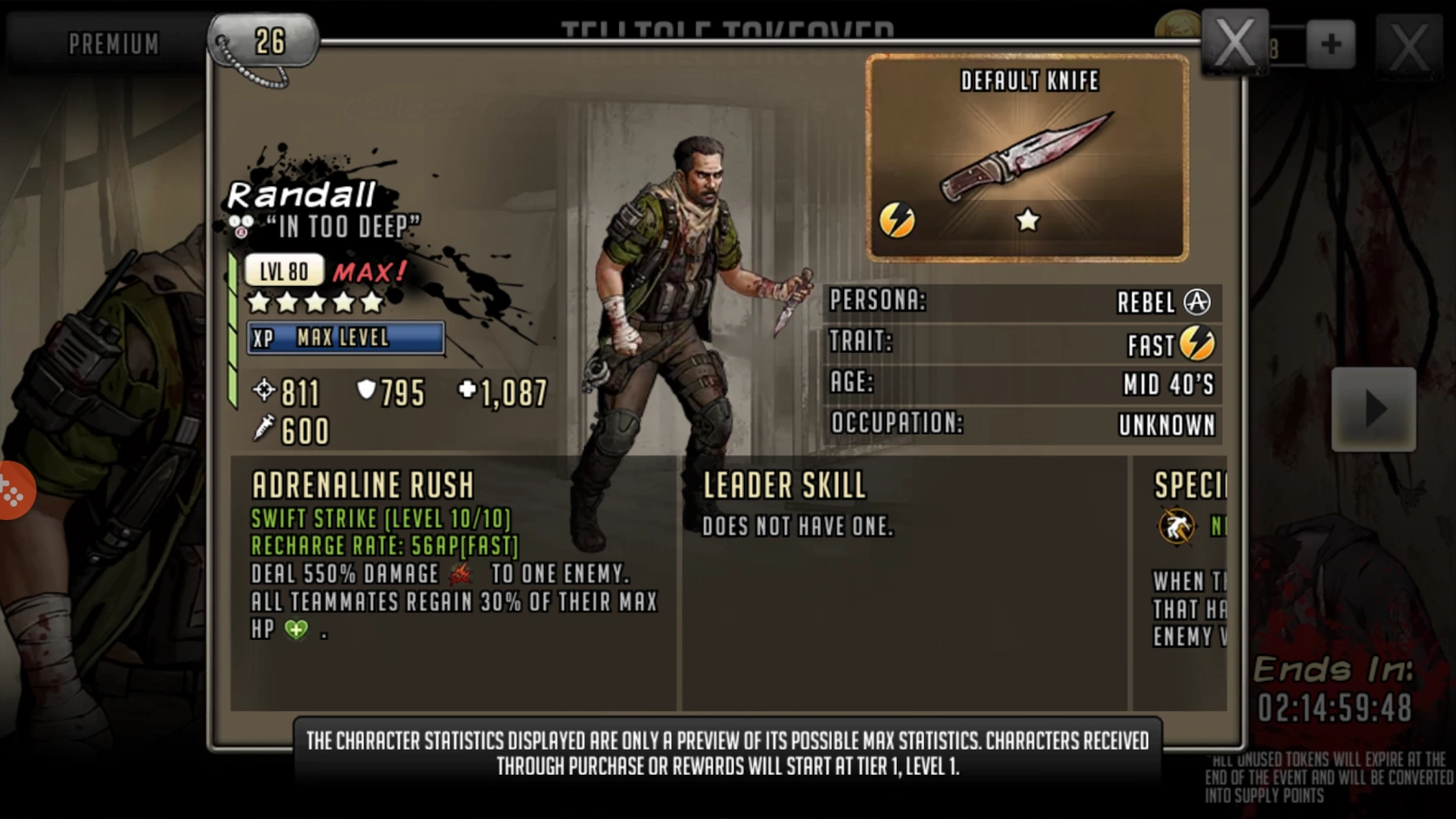Click the star icon on the weapon card
Screen dimensions: 1456x819
[x=1027, y=221]
